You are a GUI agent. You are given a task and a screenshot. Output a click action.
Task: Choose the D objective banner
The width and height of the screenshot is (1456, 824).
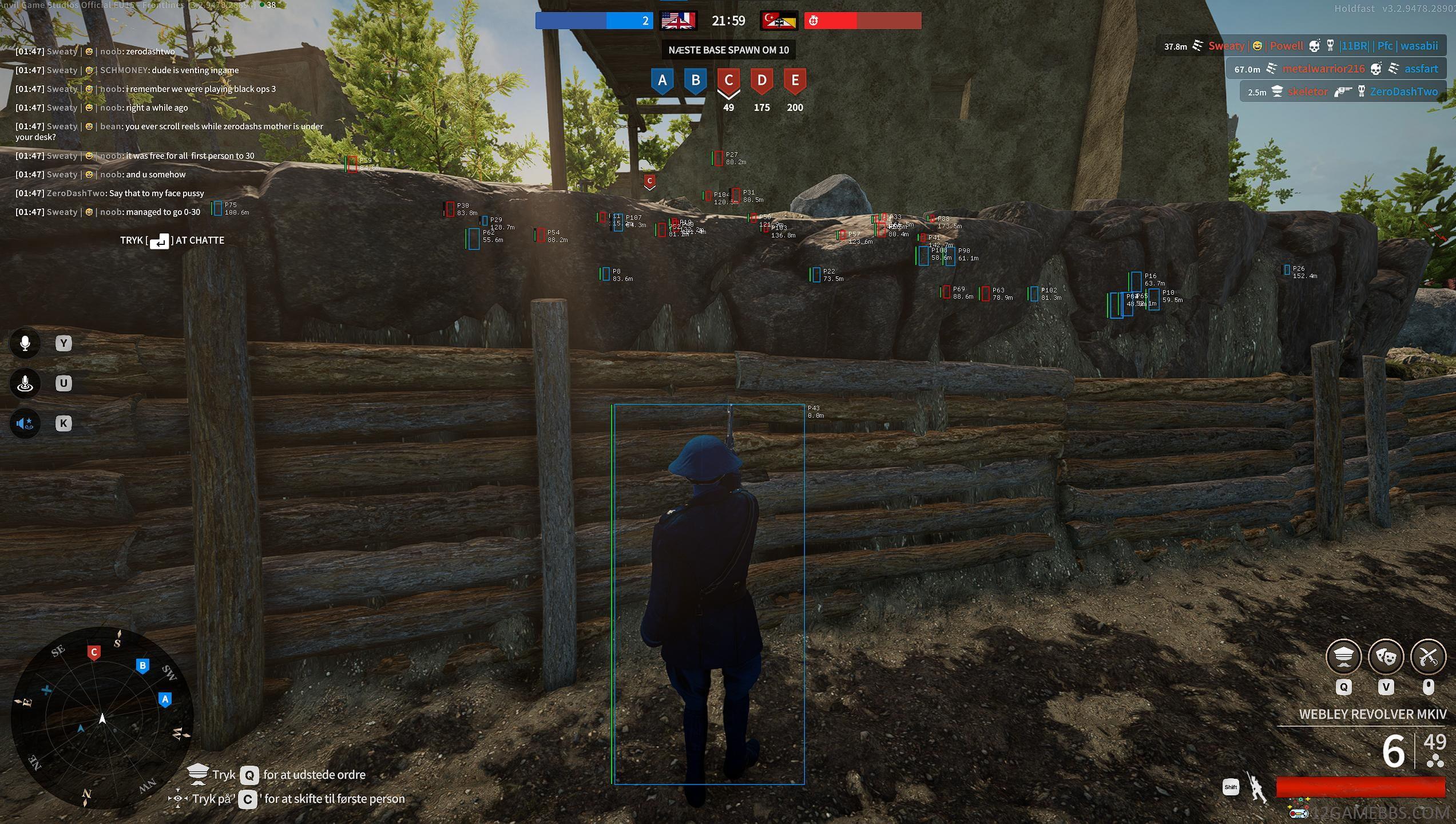click(x=761, y=81)
